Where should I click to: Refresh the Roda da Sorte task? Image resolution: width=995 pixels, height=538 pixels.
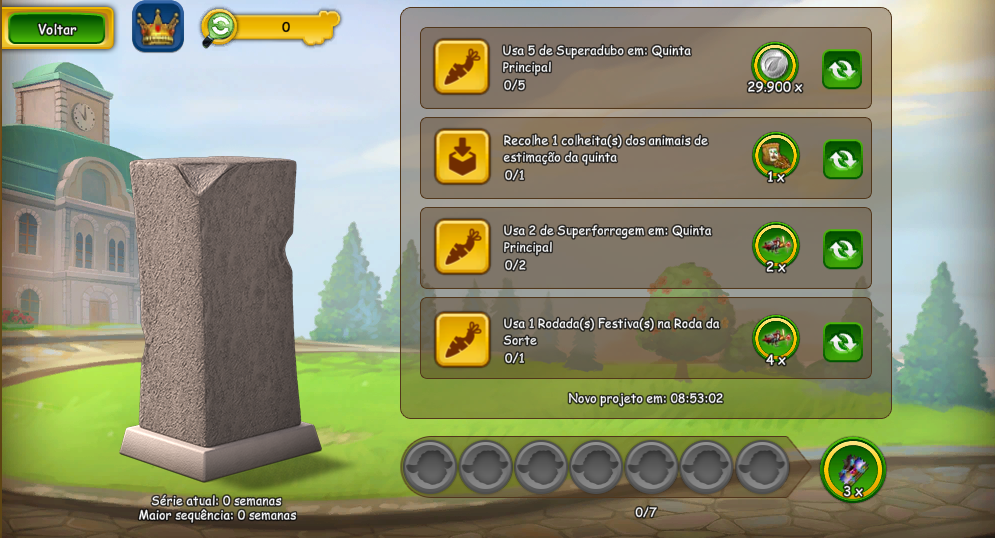click(842, 341)
